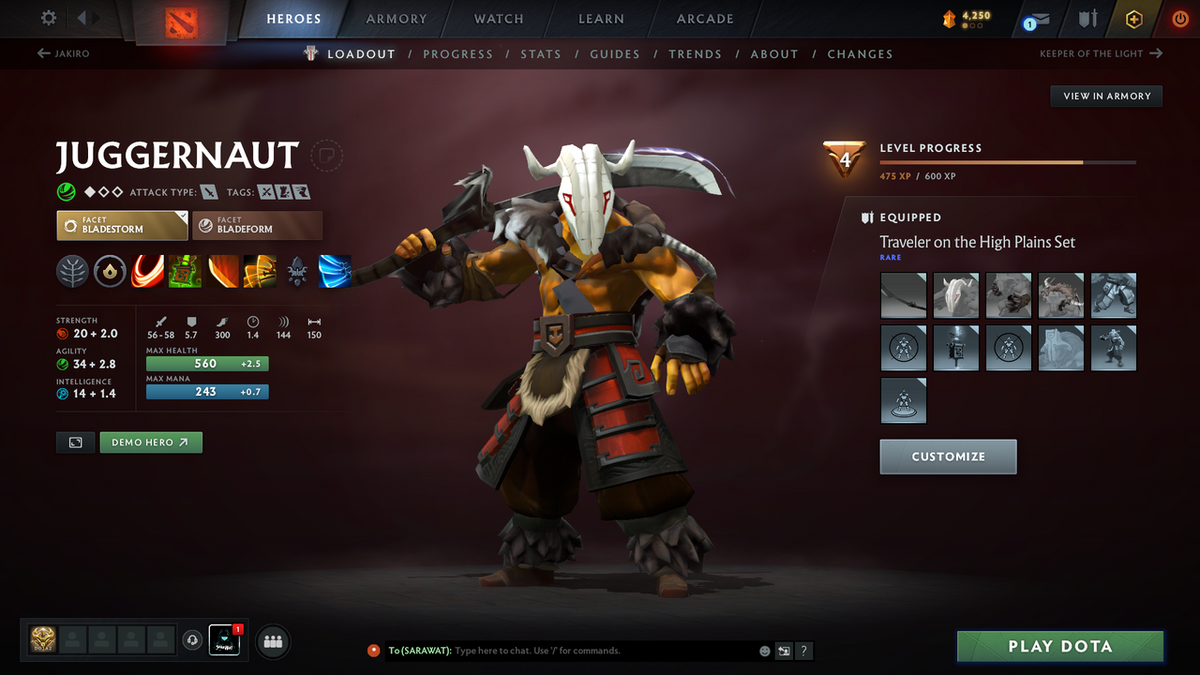This screenshot has width=1200, height=675.
Task: Open the hero Guides page
Action: (x=614, y=54)
